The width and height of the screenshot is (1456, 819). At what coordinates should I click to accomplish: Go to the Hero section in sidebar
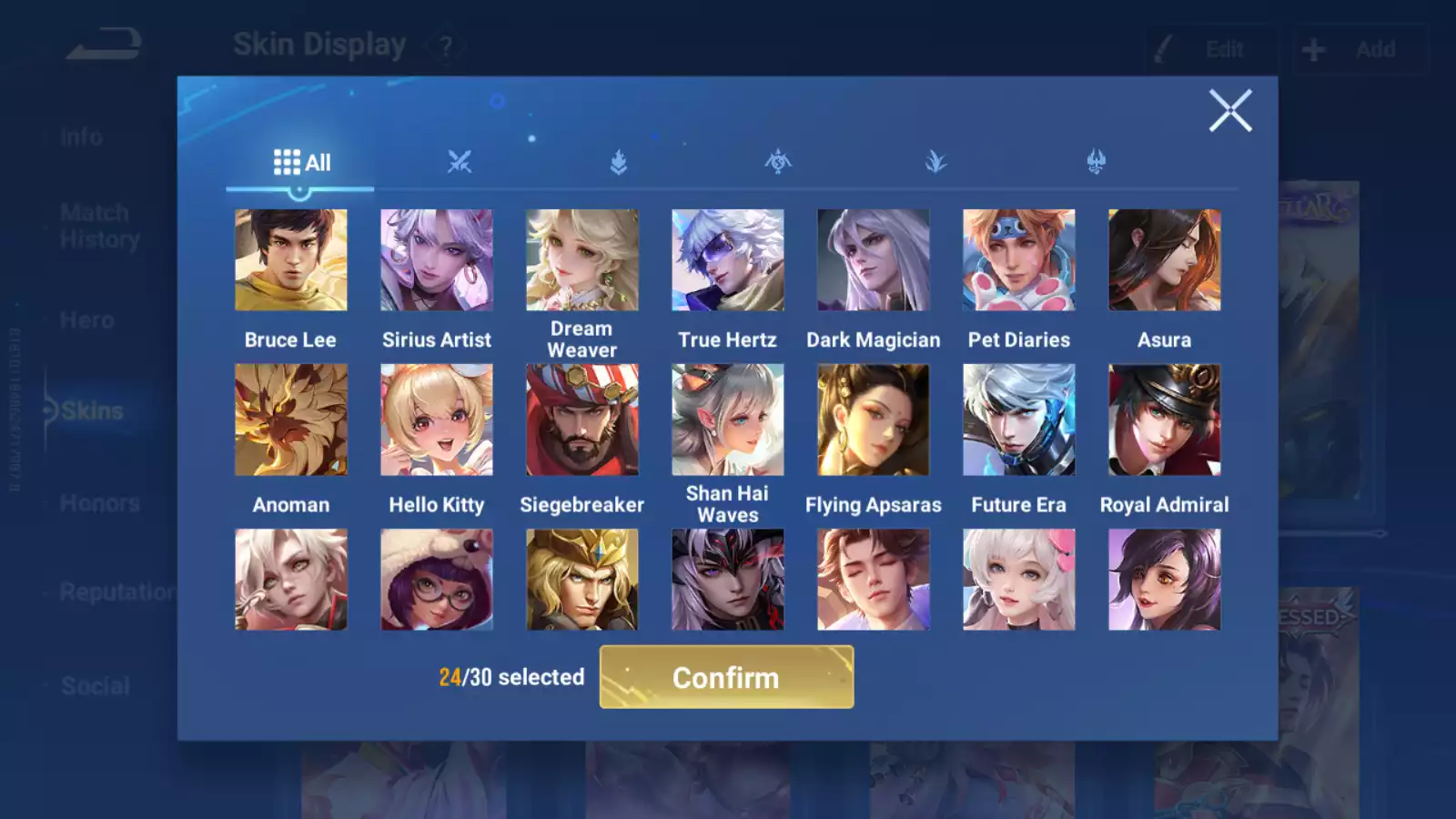[x=87, y=319]
